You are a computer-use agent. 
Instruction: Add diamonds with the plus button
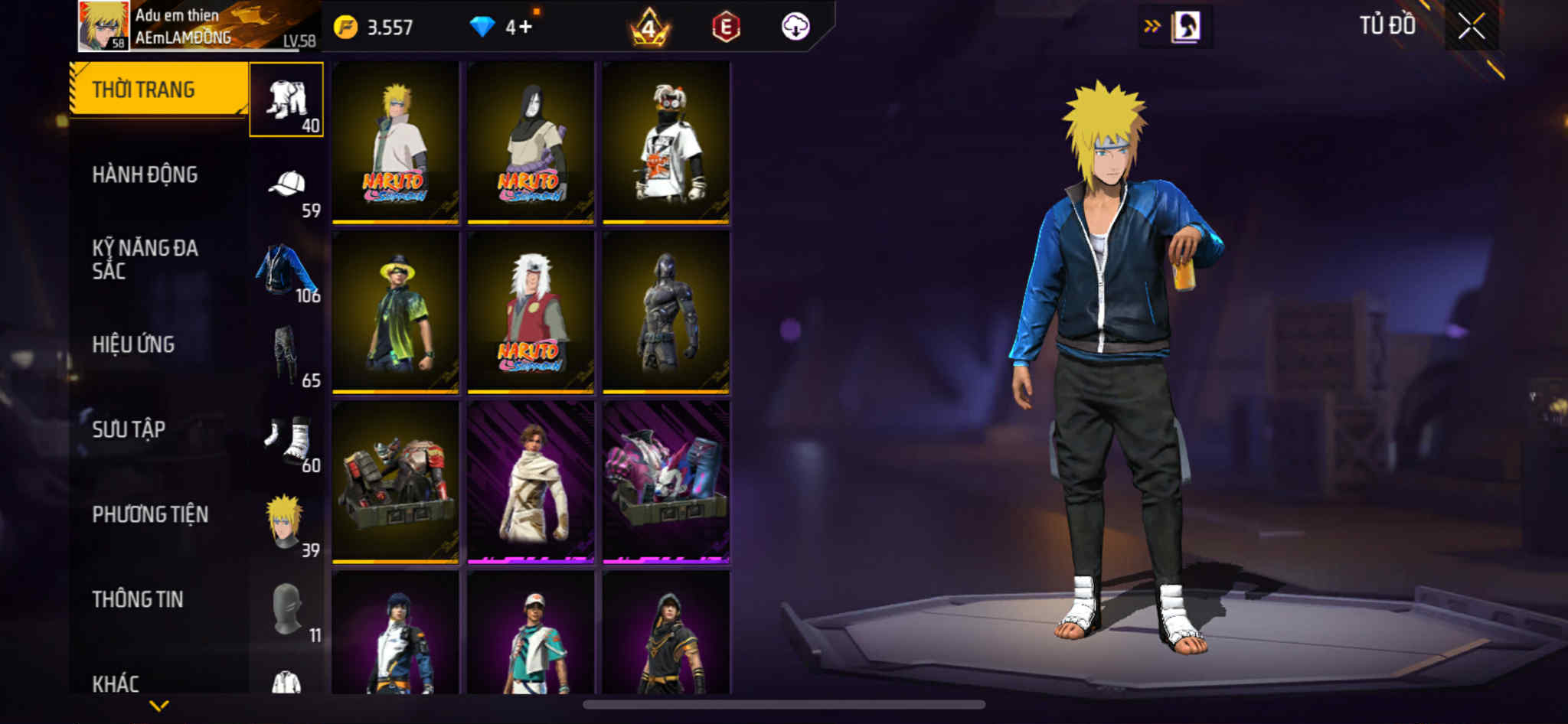coord(525,28)
